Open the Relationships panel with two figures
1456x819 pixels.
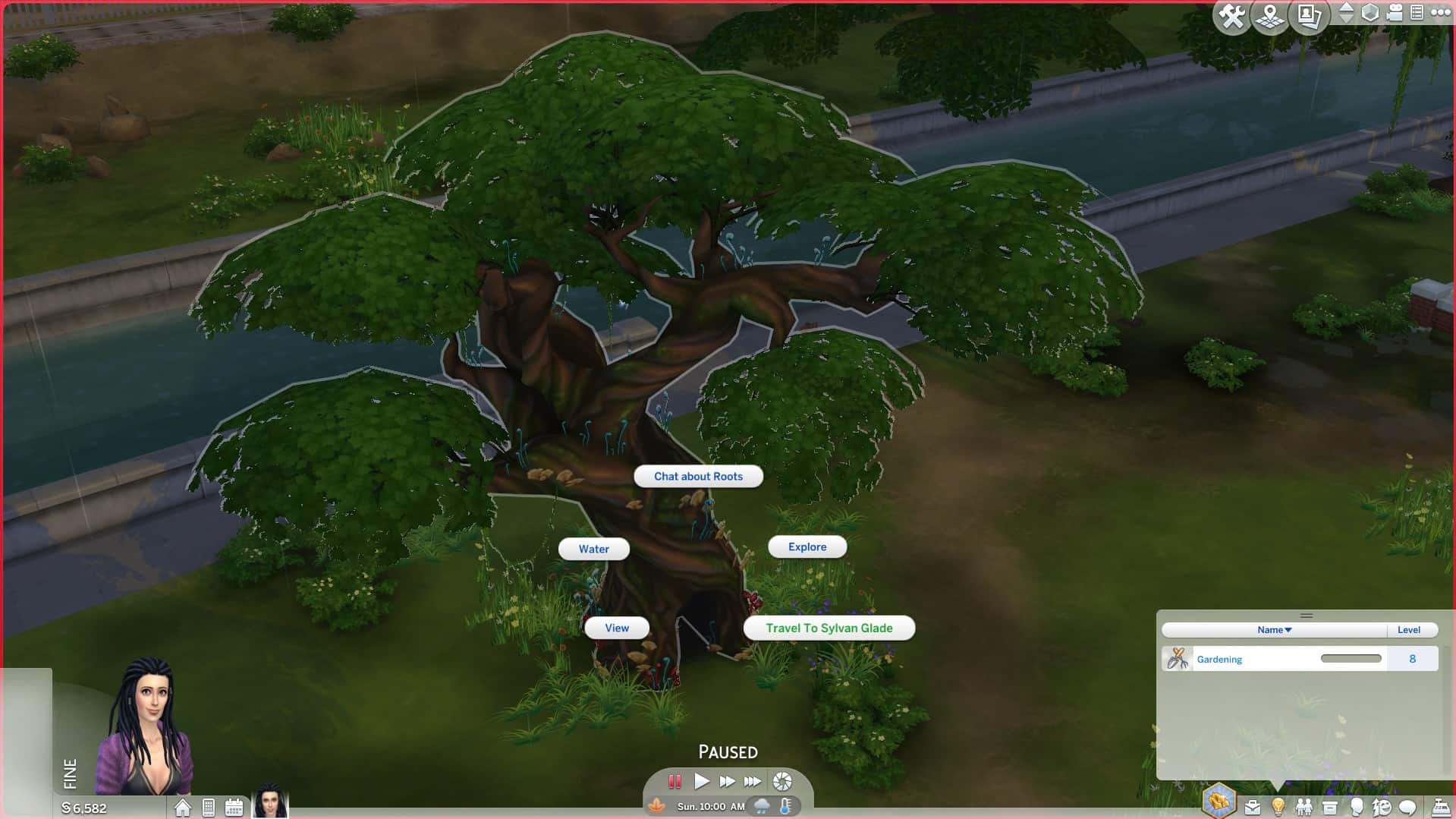coord(1304,807)
